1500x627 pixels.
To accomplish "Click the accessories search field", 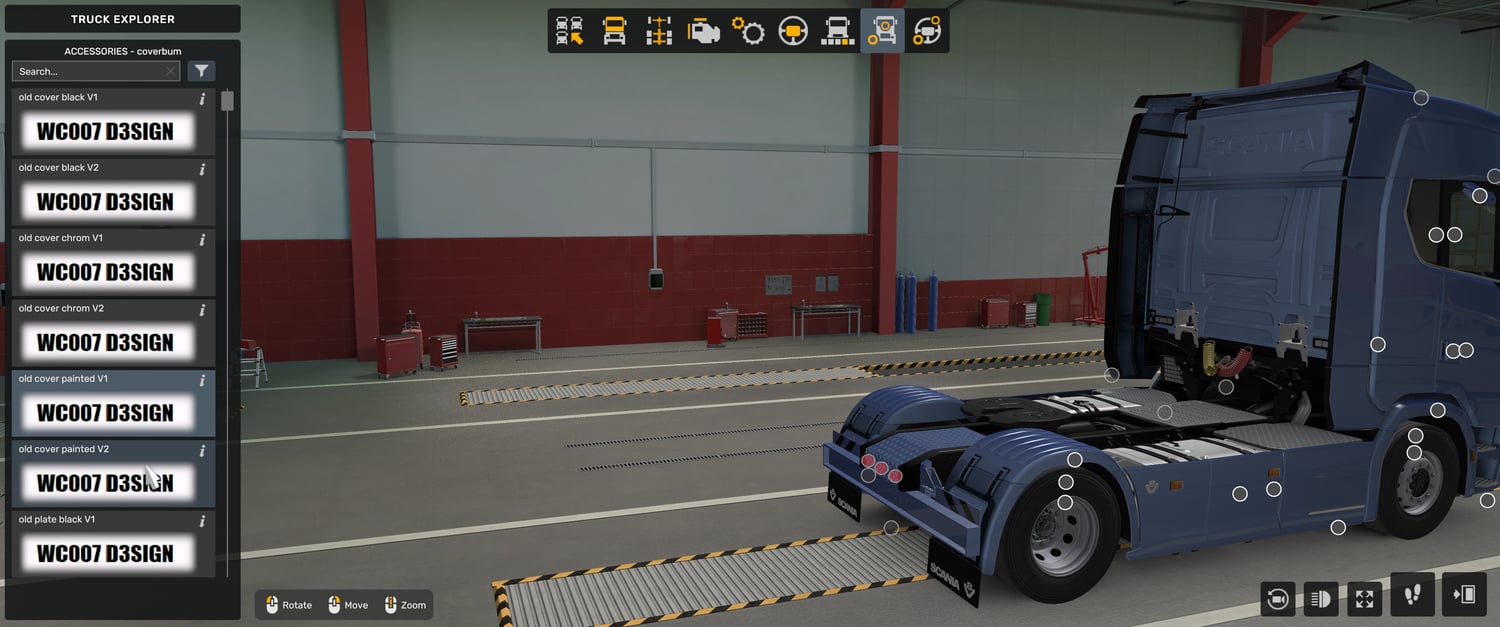I will click(x=90, y=71).
